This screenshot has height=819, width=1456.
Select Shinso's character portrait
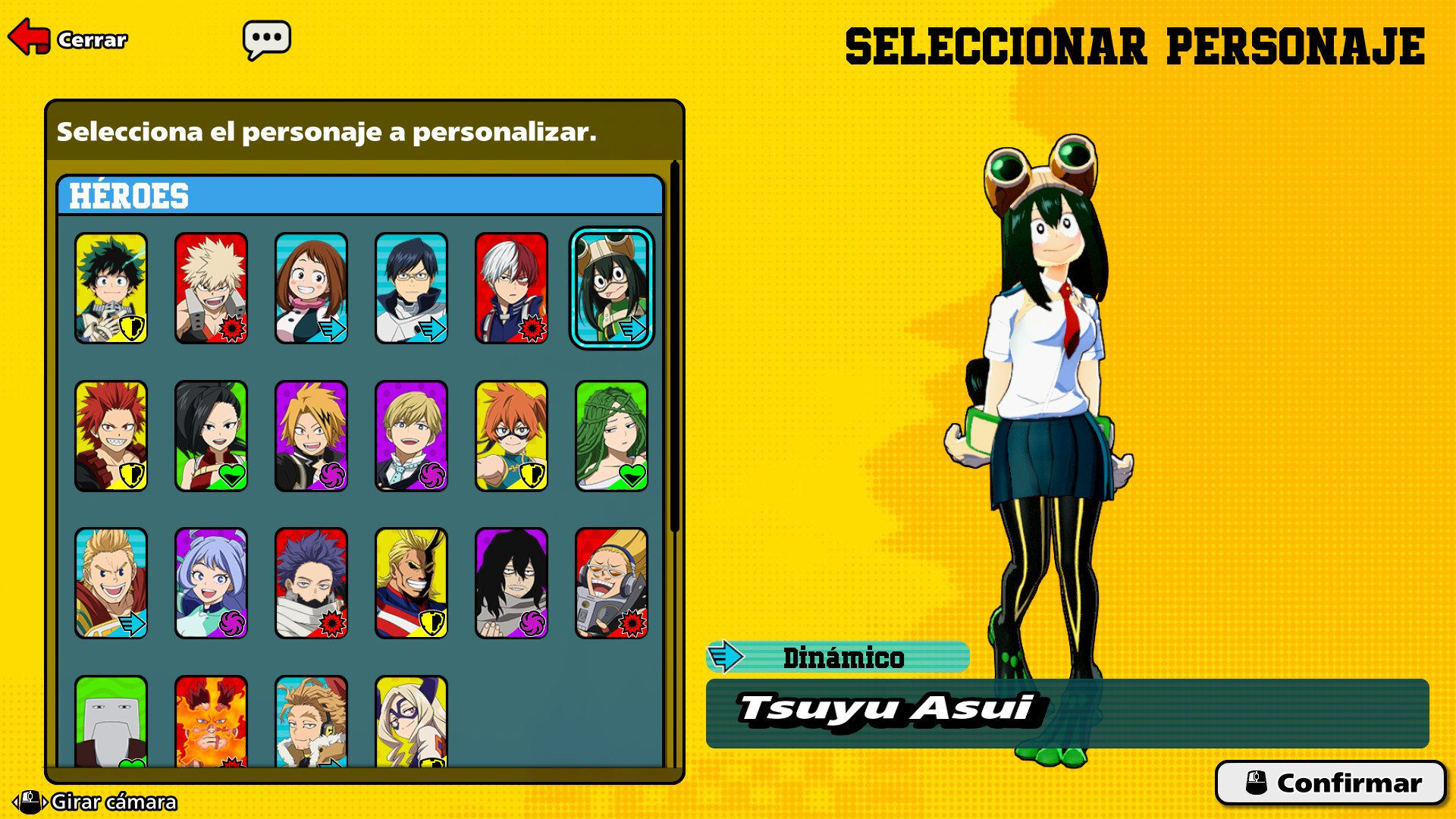pos(312,584)
